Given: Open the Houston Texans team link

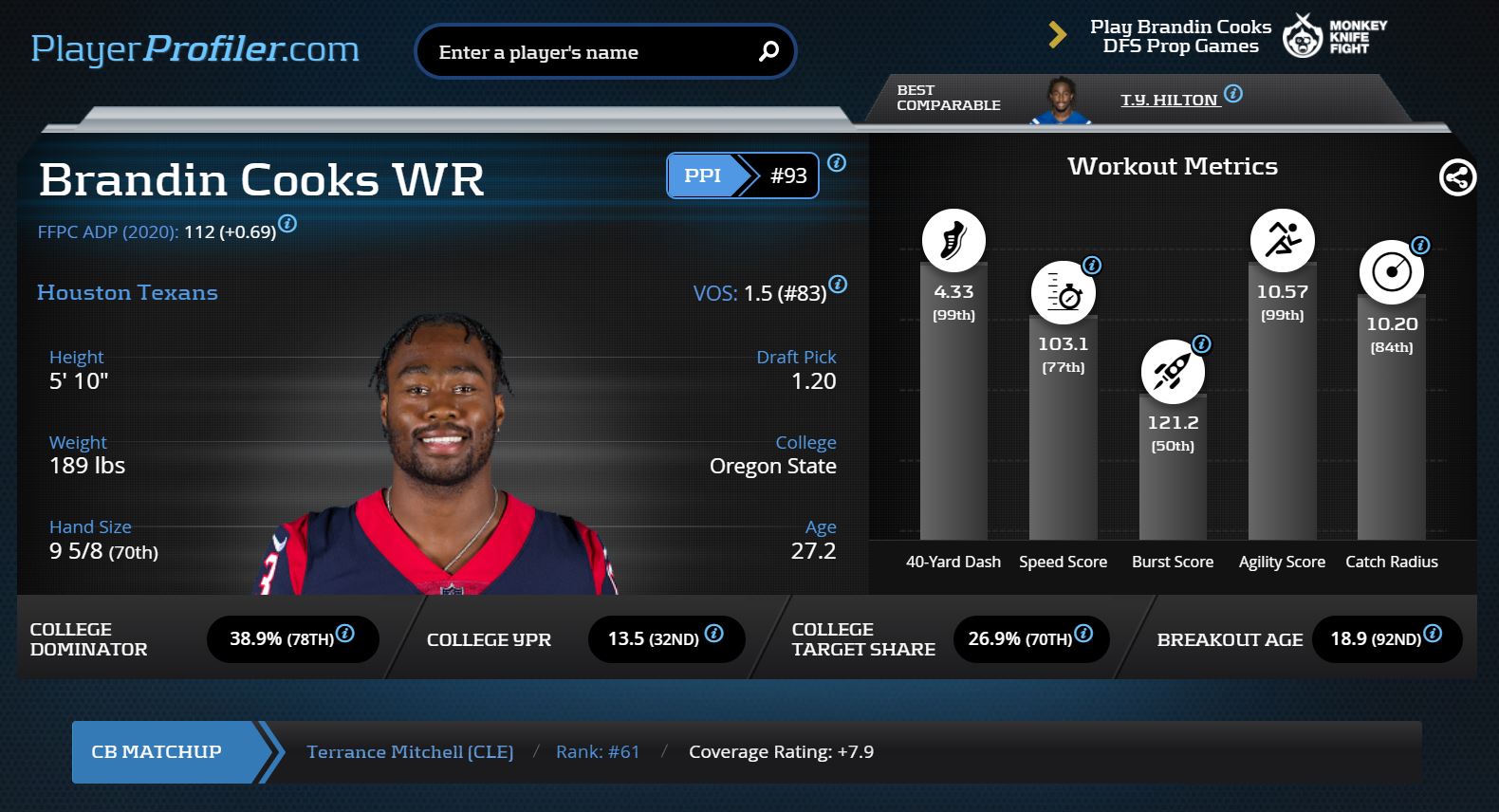Looking at the screenshot, I should click(127, 293).
